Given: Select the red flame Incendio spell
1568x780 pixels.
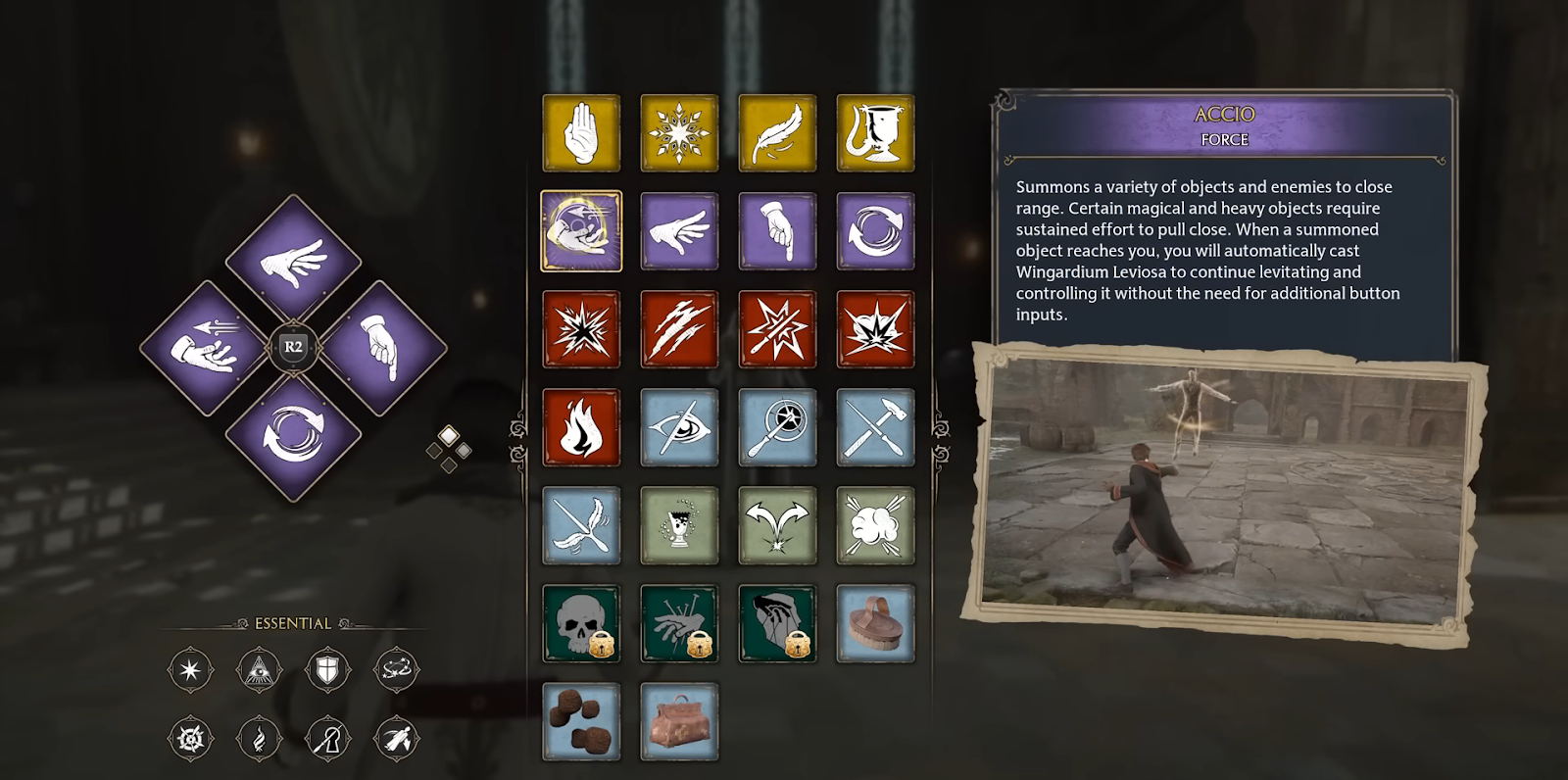Looking at the screenshot, I should [581, 427].
